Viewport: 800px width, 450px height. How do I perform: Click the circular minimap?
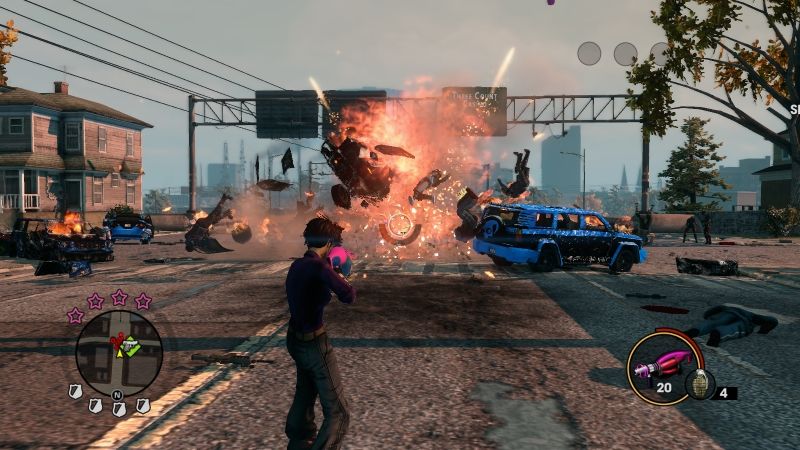pyautogui.click(x=118, y=352)
